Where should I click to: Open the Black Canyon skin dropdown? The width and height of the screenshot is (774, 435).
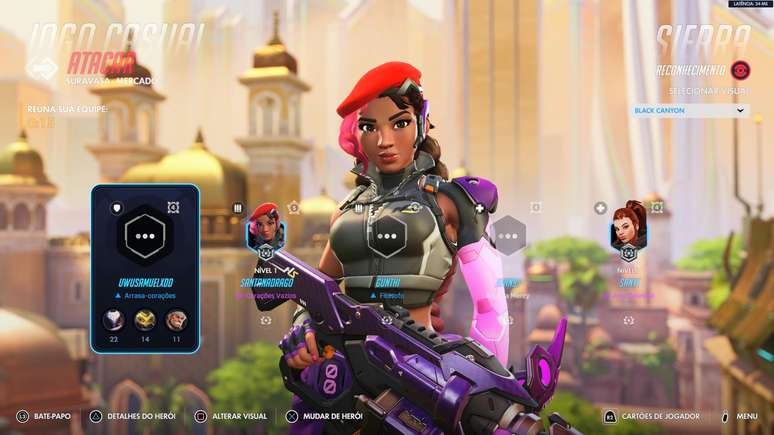691,110
